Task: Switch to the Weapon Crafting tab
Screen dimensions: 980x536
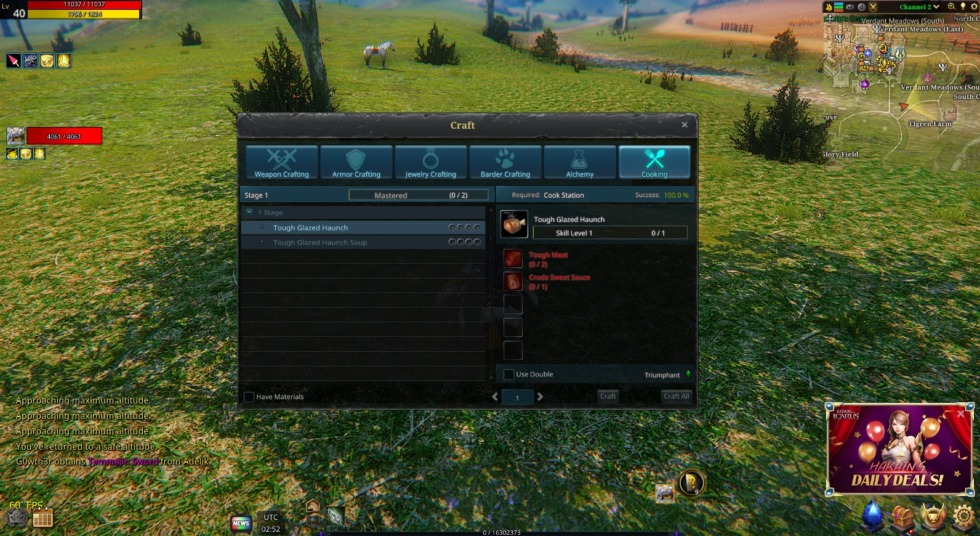Action: (282, 162)
